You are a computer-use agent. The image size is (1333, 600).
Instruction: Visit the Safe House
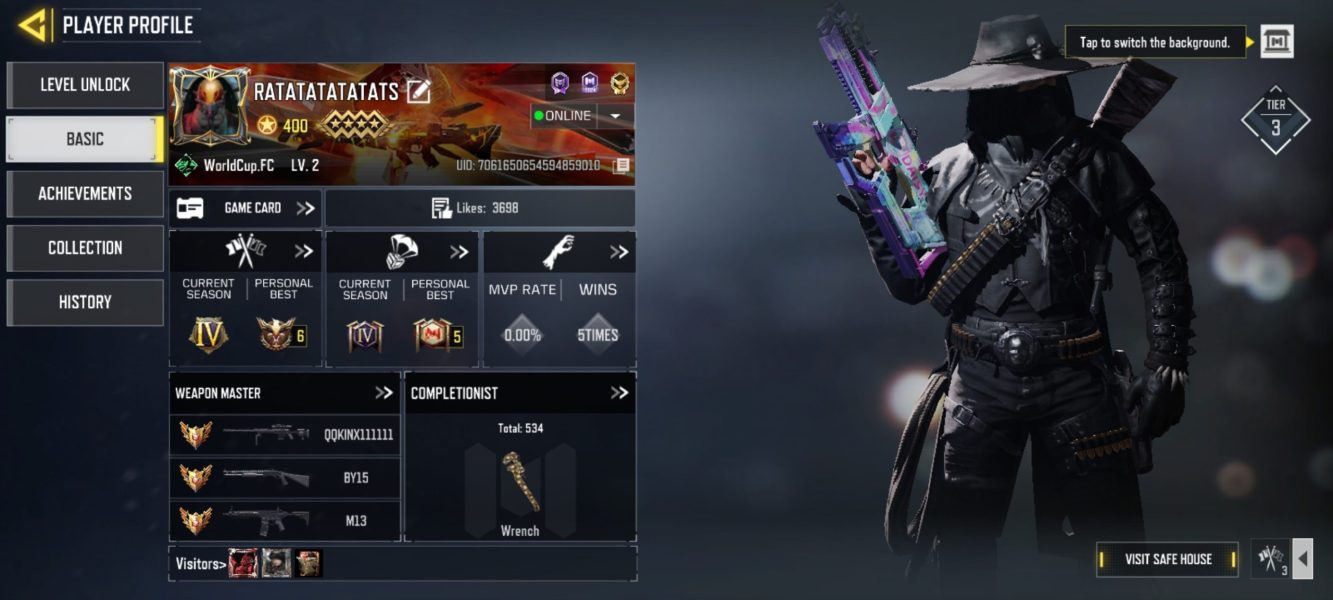point(1167,559)
